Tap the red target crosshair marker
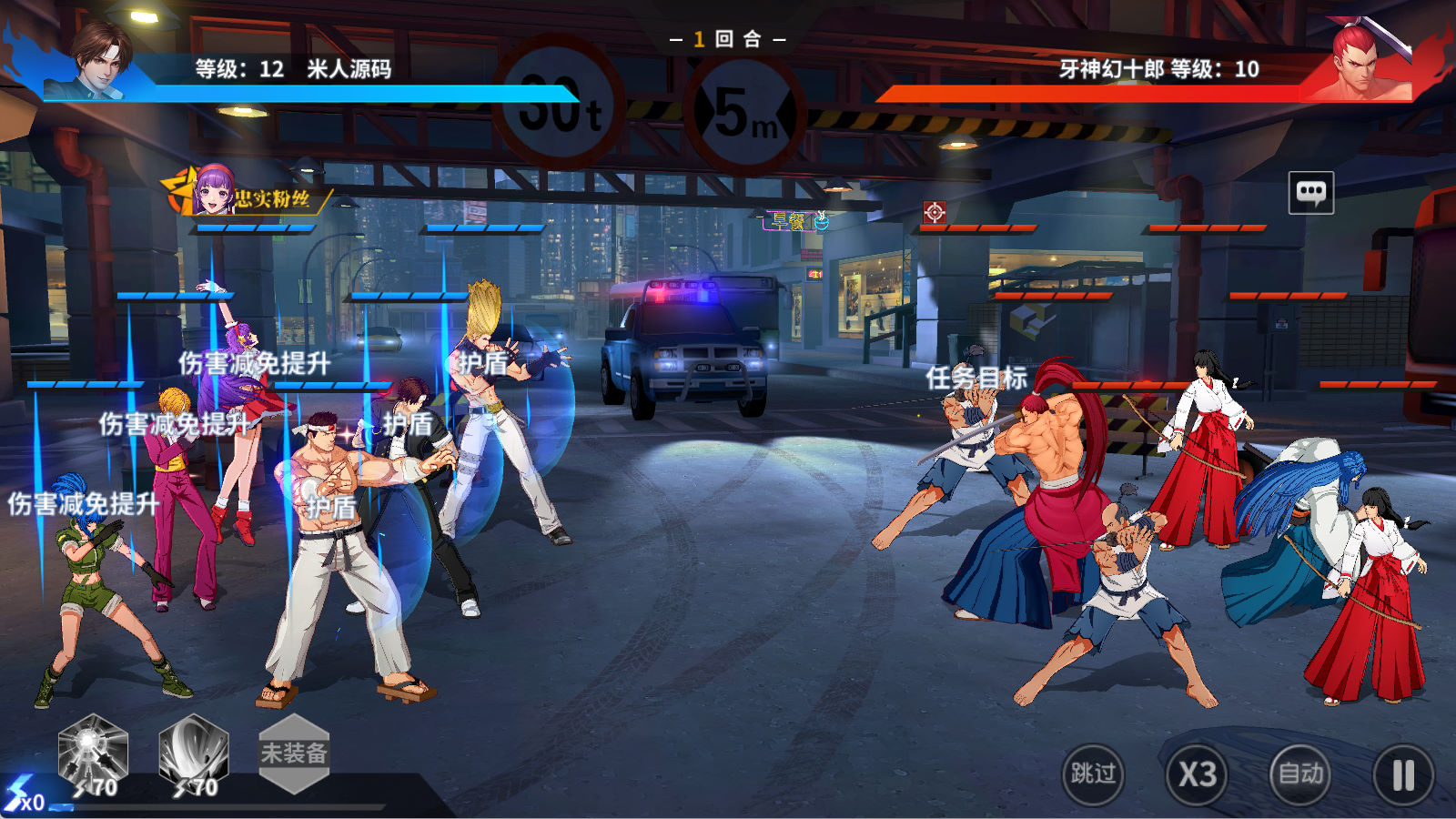1456x819 pixels. pyautogui.click(x=935, y=212)
